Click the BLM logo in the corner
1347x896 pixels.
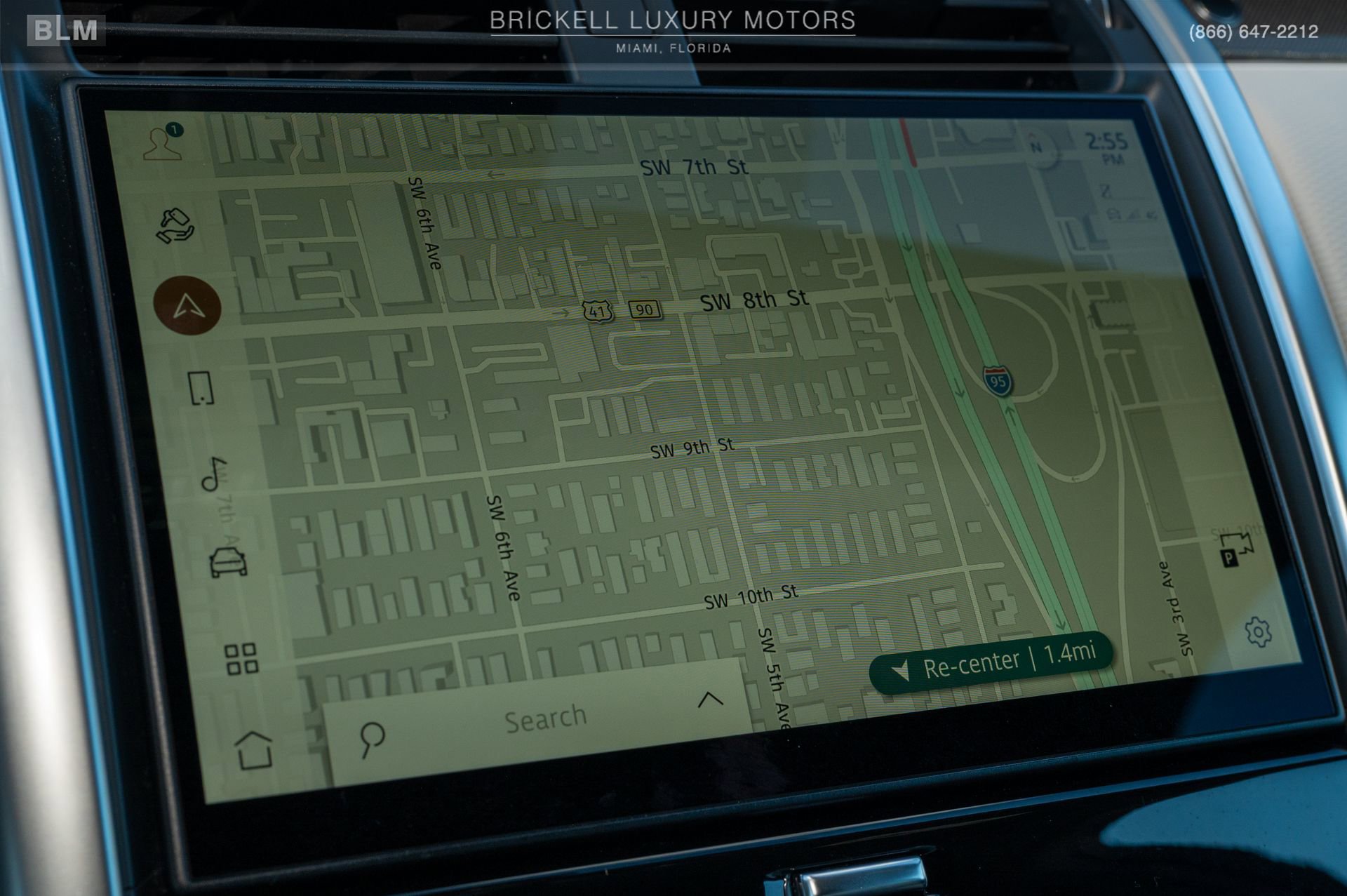[x=66, y=30]
